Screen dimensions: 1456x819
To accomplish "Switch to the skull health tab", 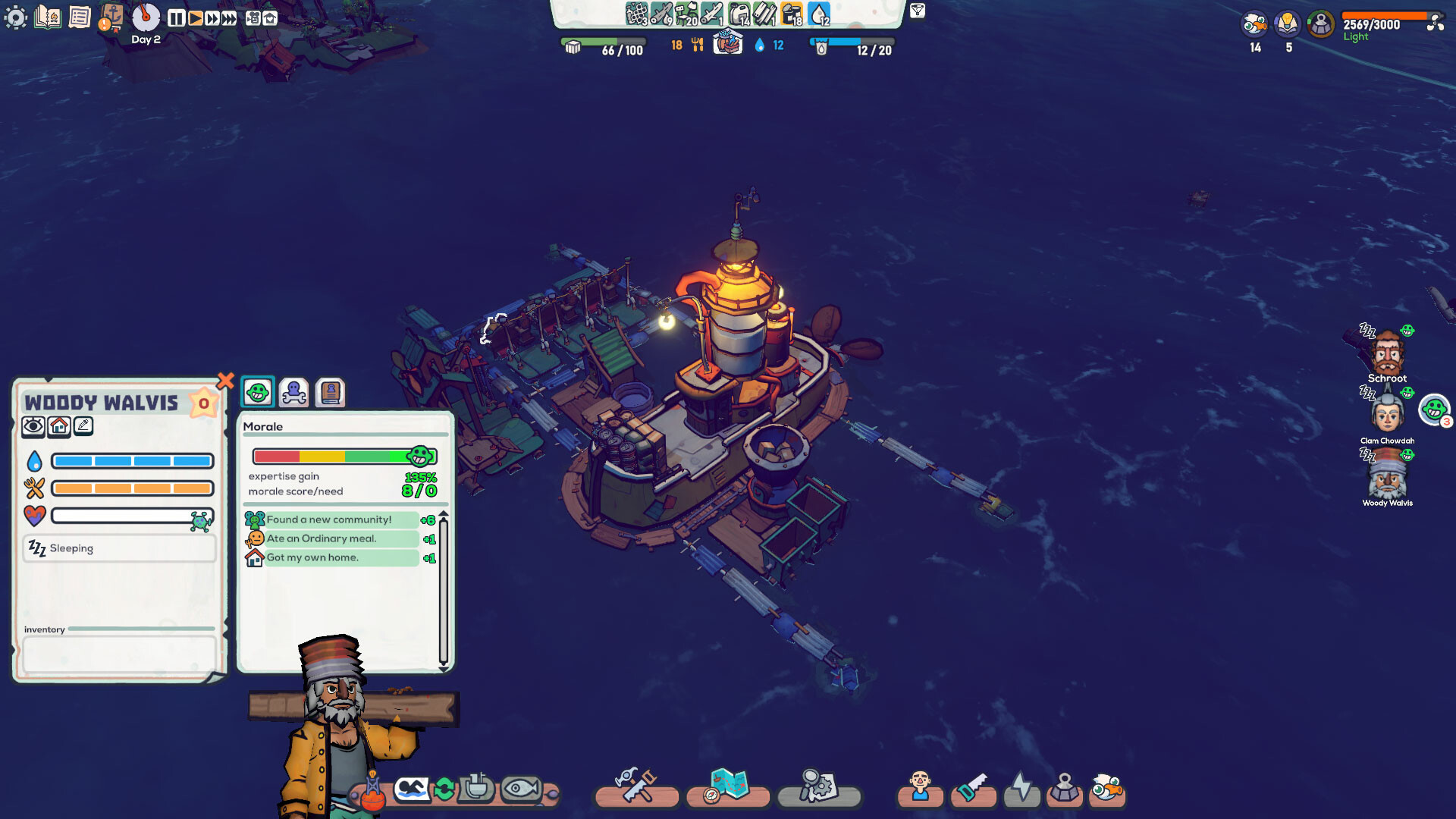I will pyautogui.click(x=293, y=392).
